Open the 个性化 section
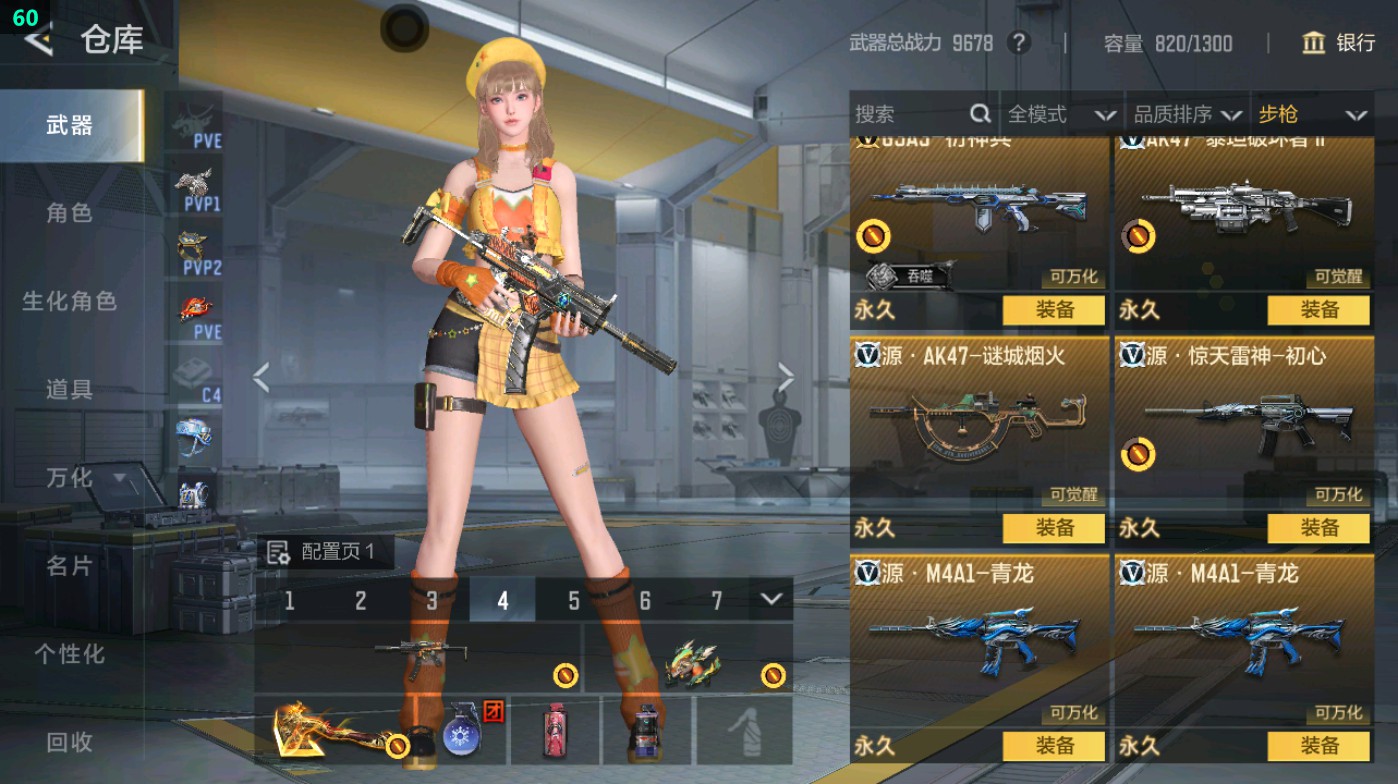The width and height of the screenshot is (1398, 784). 70,654
